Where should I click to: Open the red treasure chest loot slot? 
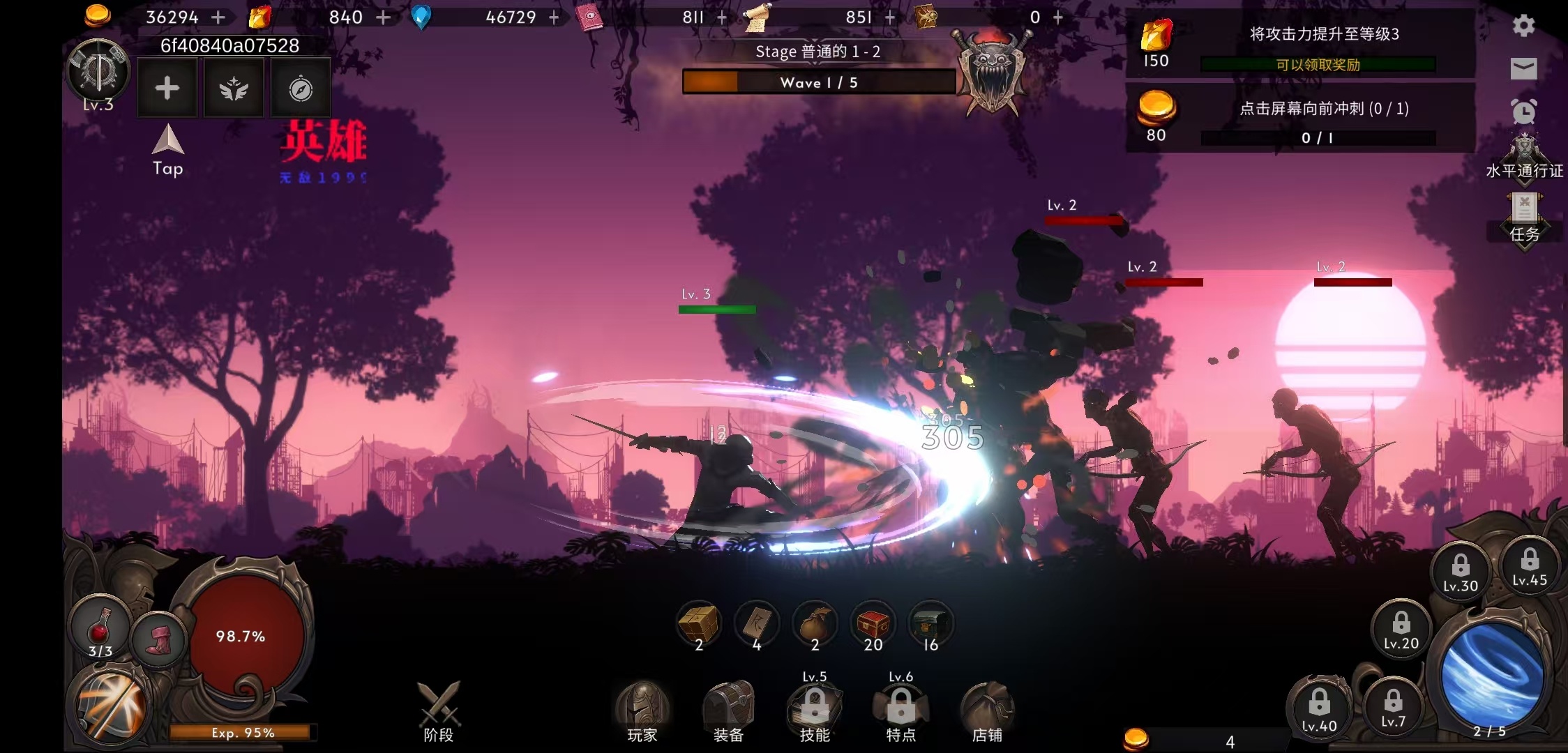[x=873, y=625]
